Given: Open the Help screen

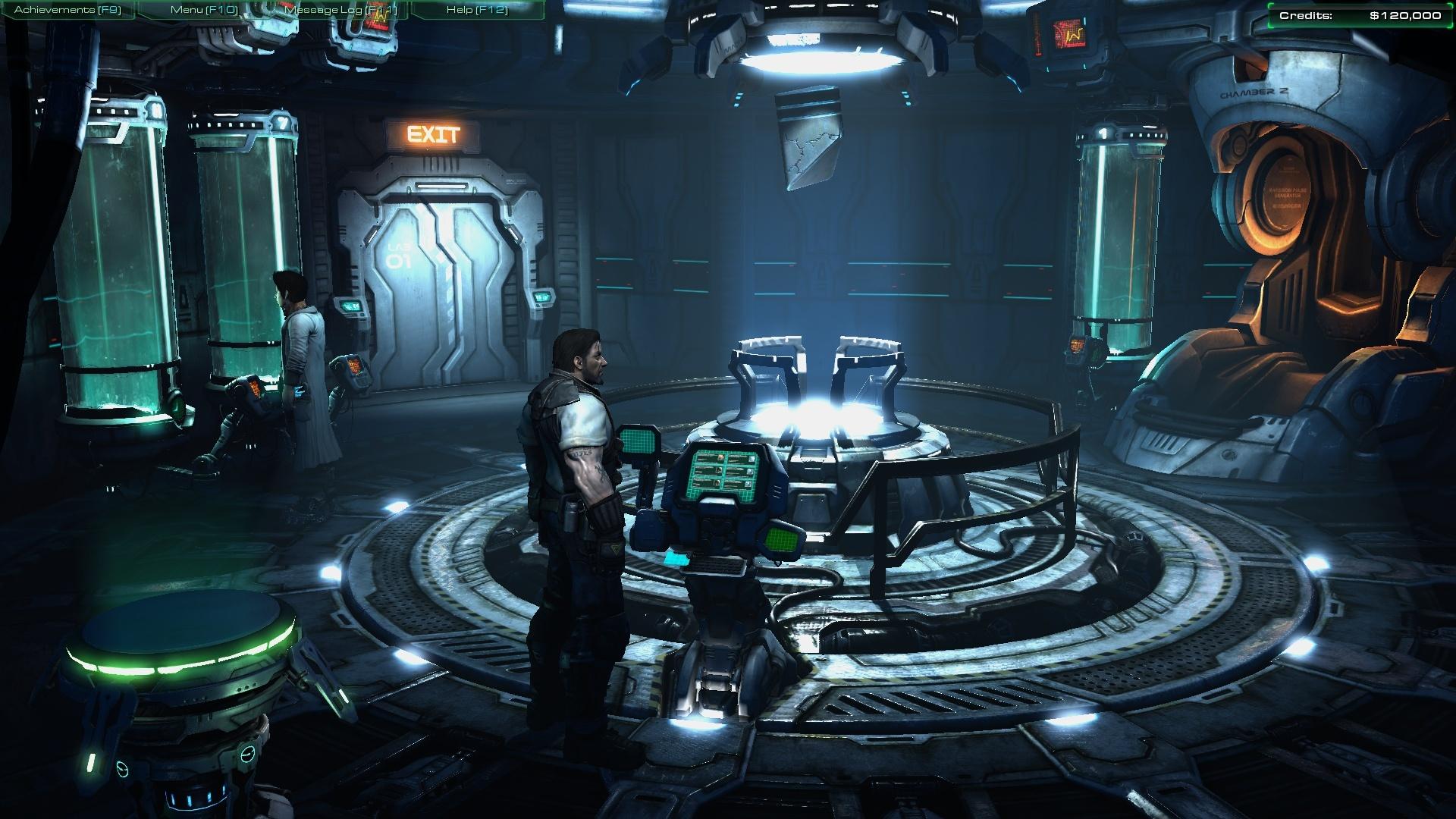Looking at the screenshot, I should coord(477,10).
